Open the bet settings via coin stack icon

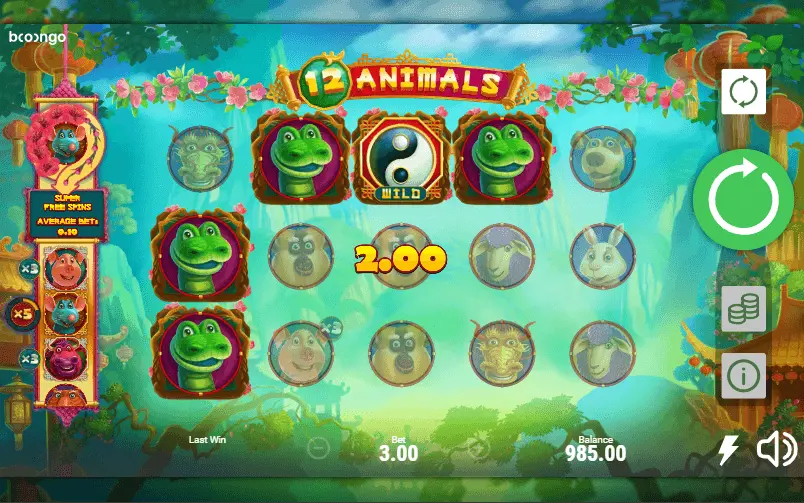743,309
